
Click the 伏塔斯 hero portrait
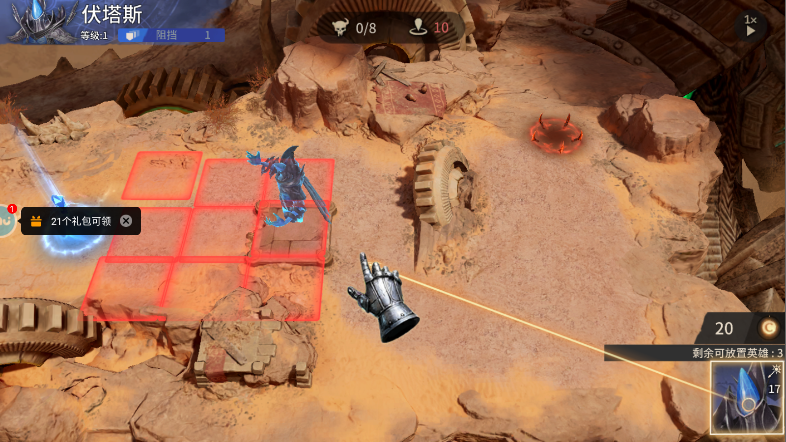(42, 22)
